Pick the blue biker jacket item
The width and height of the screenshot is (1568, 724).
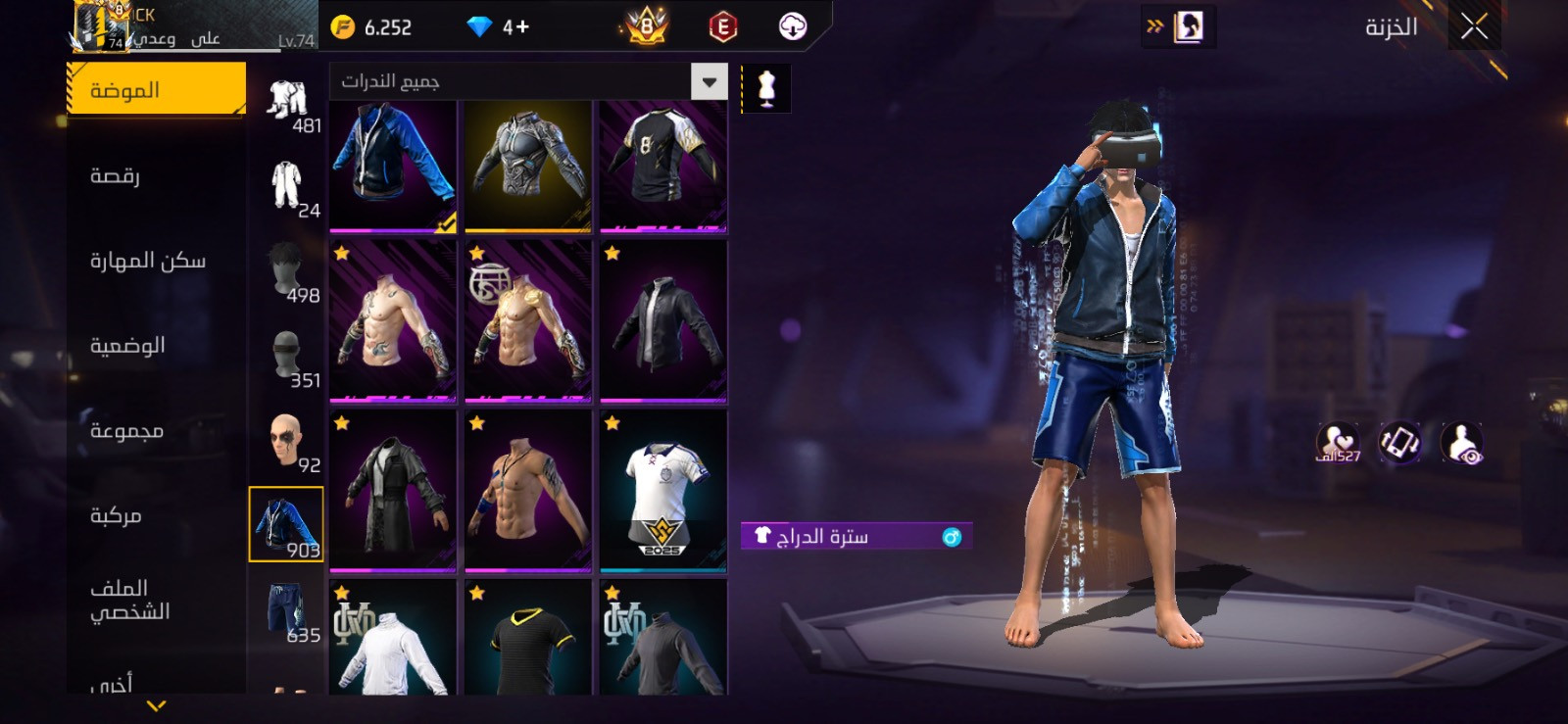click(x=393, y=165)
